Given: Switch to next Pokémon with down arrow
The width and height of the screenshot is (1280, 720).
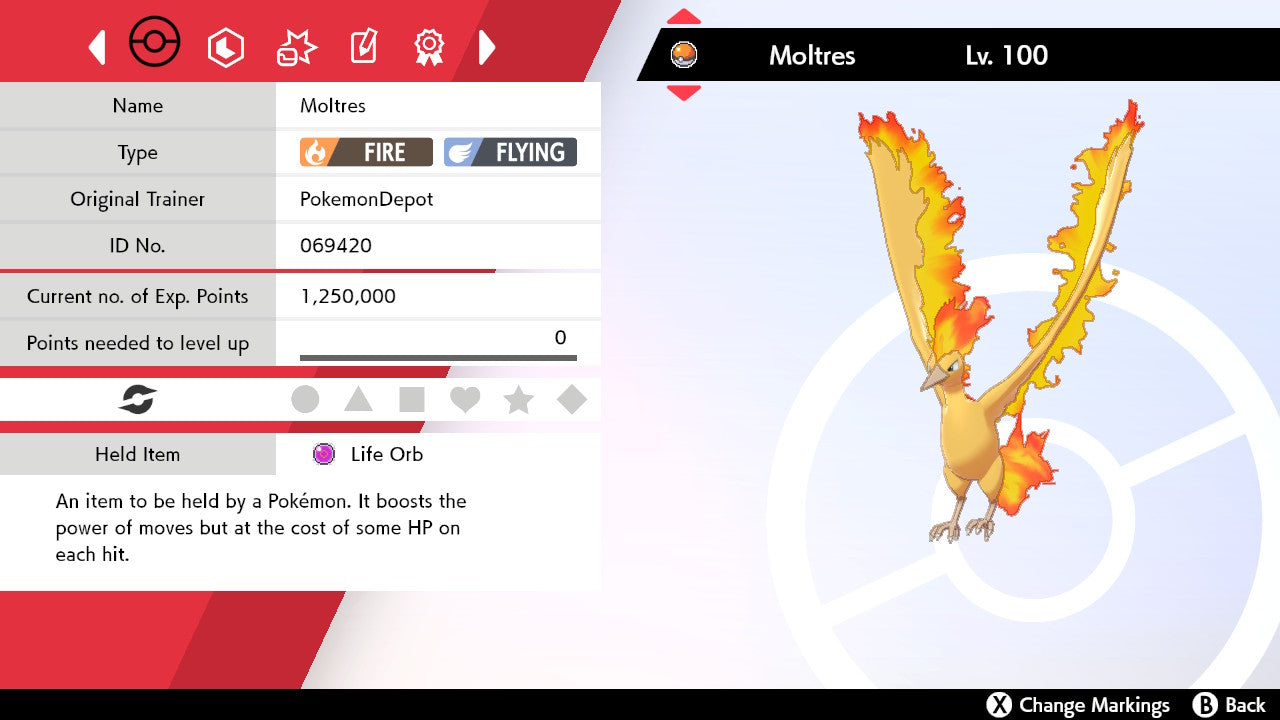Looking at the screenshot, I should pyautogui.click(x=684, y=93).
